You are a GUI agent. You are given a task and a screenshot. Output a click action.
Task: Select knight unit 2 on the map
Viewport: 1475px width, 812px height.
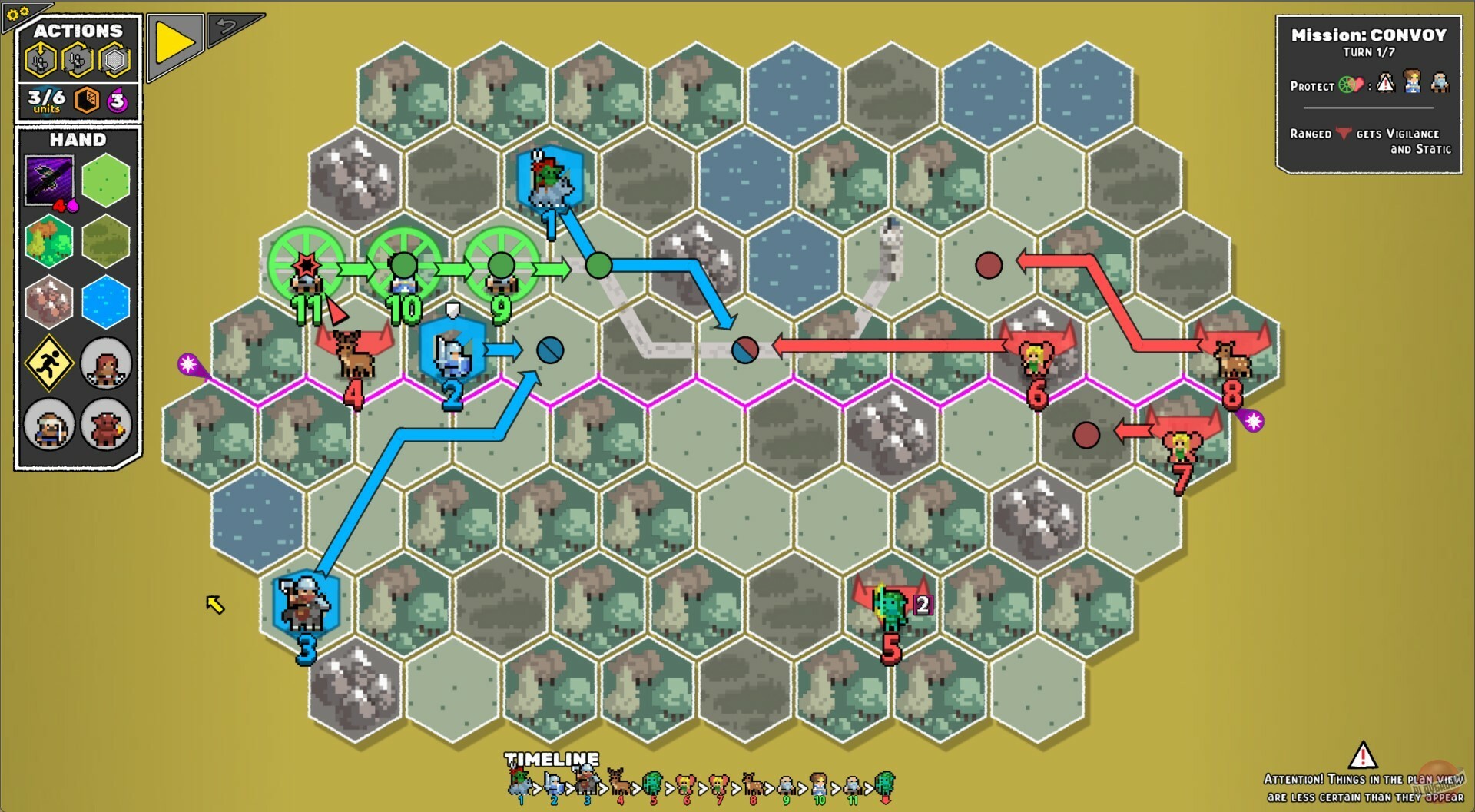(x=452, y=353)
